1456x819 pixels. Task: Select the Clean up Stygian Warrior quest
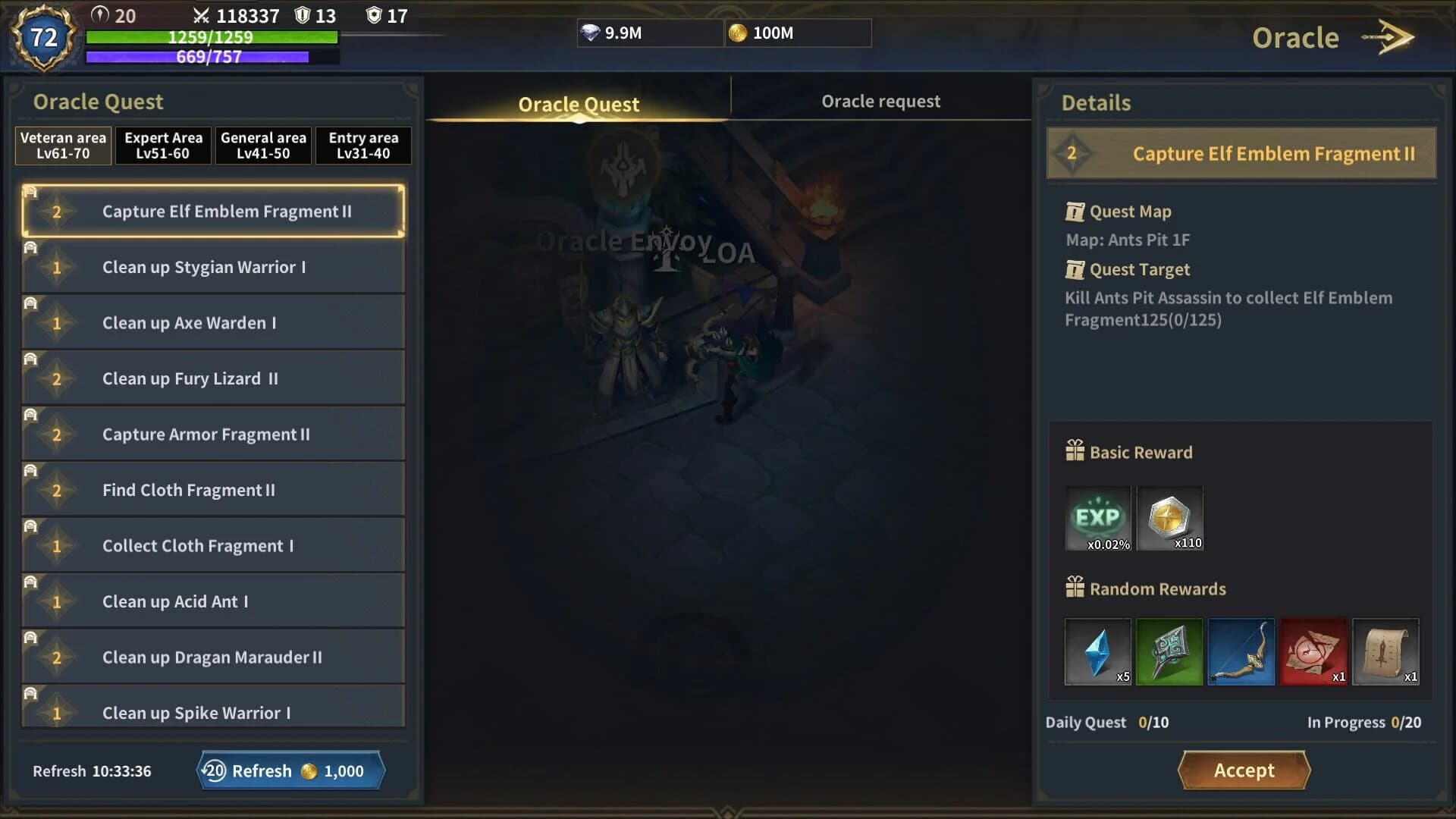214,267
